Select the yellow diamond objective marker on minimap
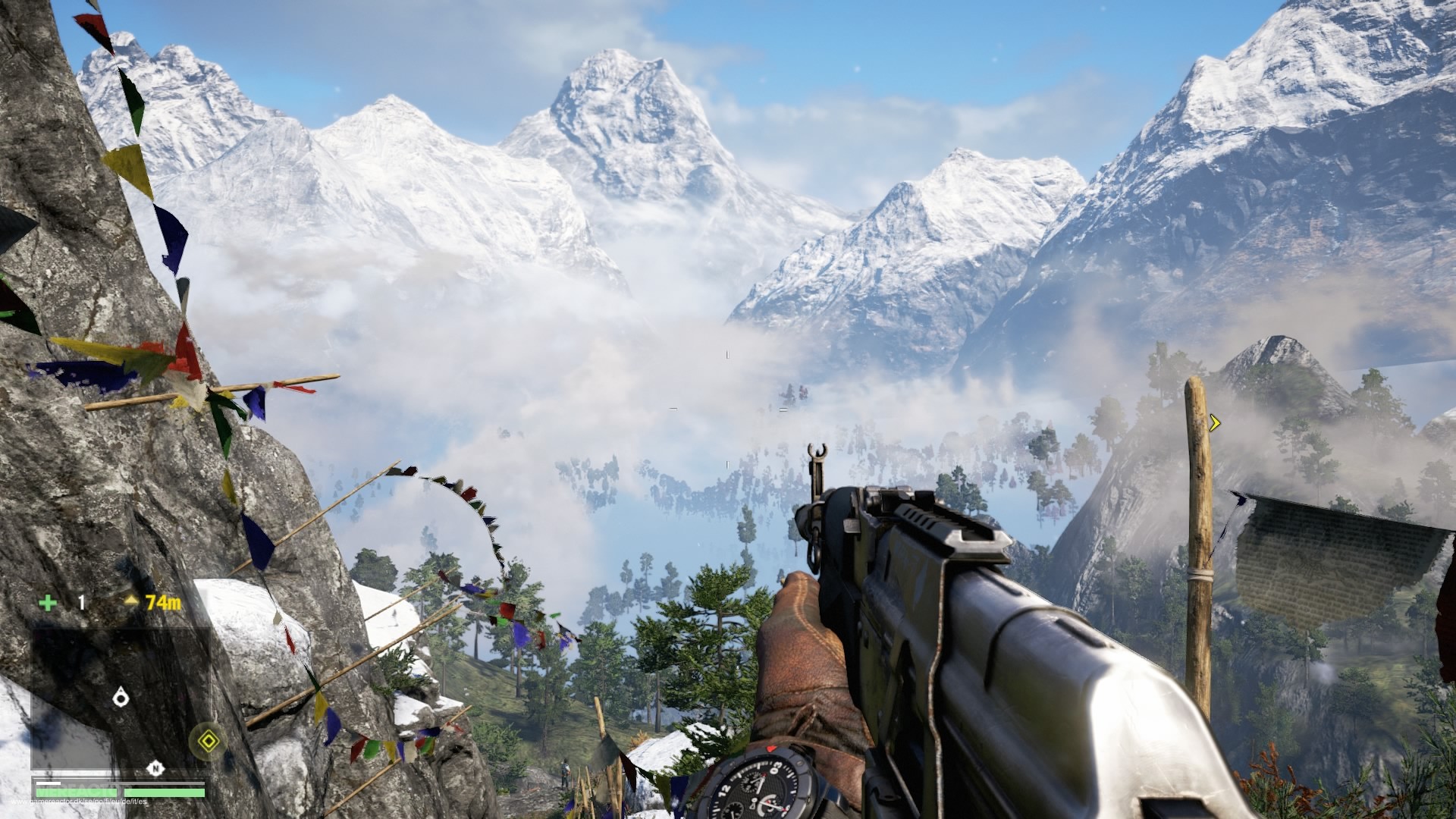The height and width of the screenshot is (819, 1456). pos(209,740)
